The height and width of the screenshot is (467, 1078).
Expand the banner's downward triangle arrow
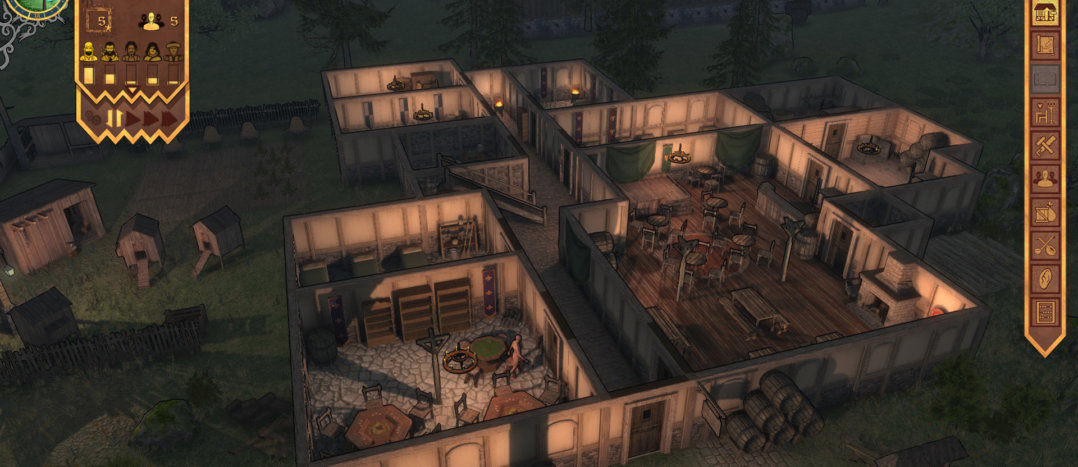coord(132,90)
